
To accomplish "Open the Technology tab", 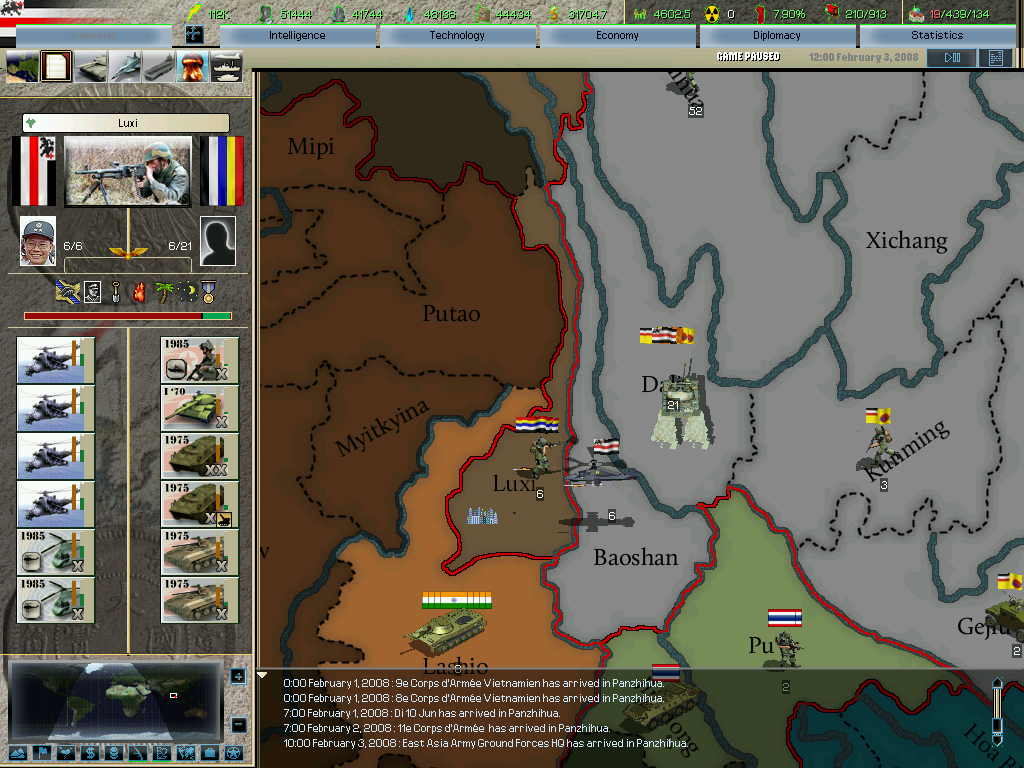I will pos(457,35).
